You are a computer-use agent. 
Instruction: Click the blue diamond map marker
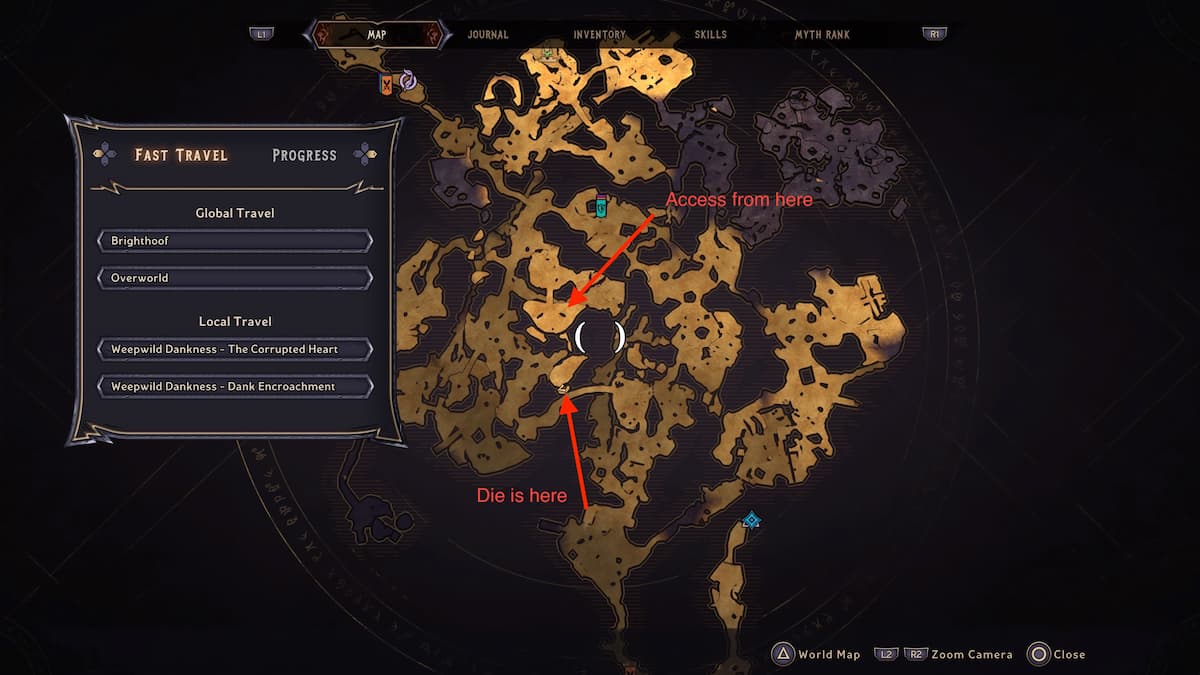click(751, 520)
